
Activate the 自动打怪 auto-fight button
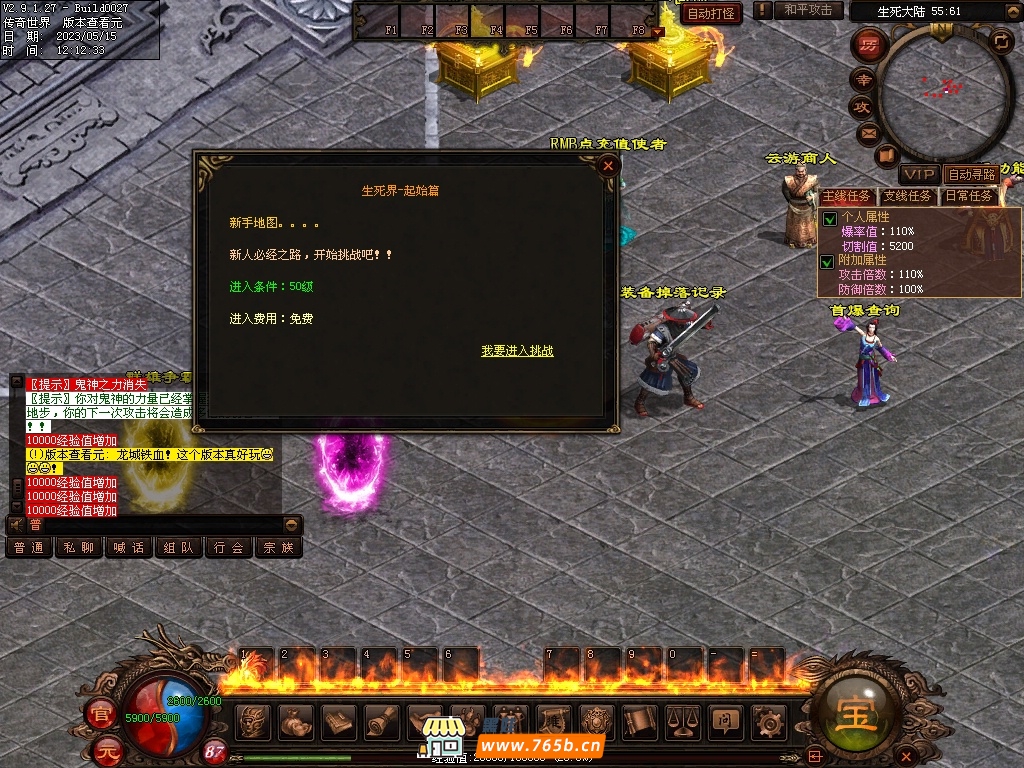tap(712, 13)
